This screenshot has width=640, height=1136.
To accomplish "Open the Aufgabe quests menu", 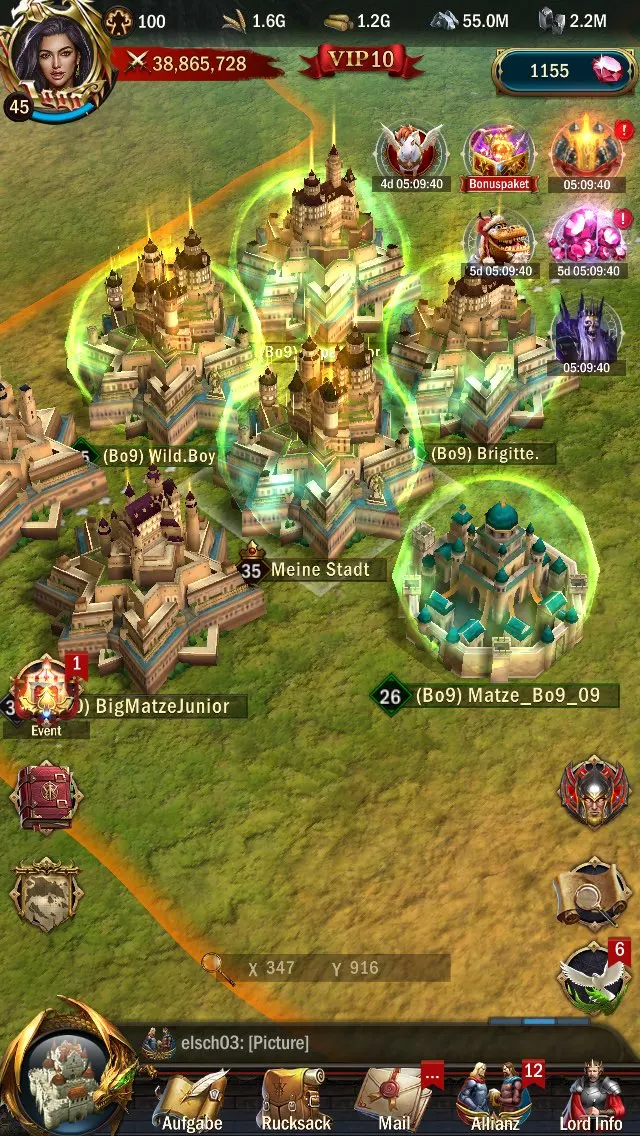I will click(x=191, y=1098).
